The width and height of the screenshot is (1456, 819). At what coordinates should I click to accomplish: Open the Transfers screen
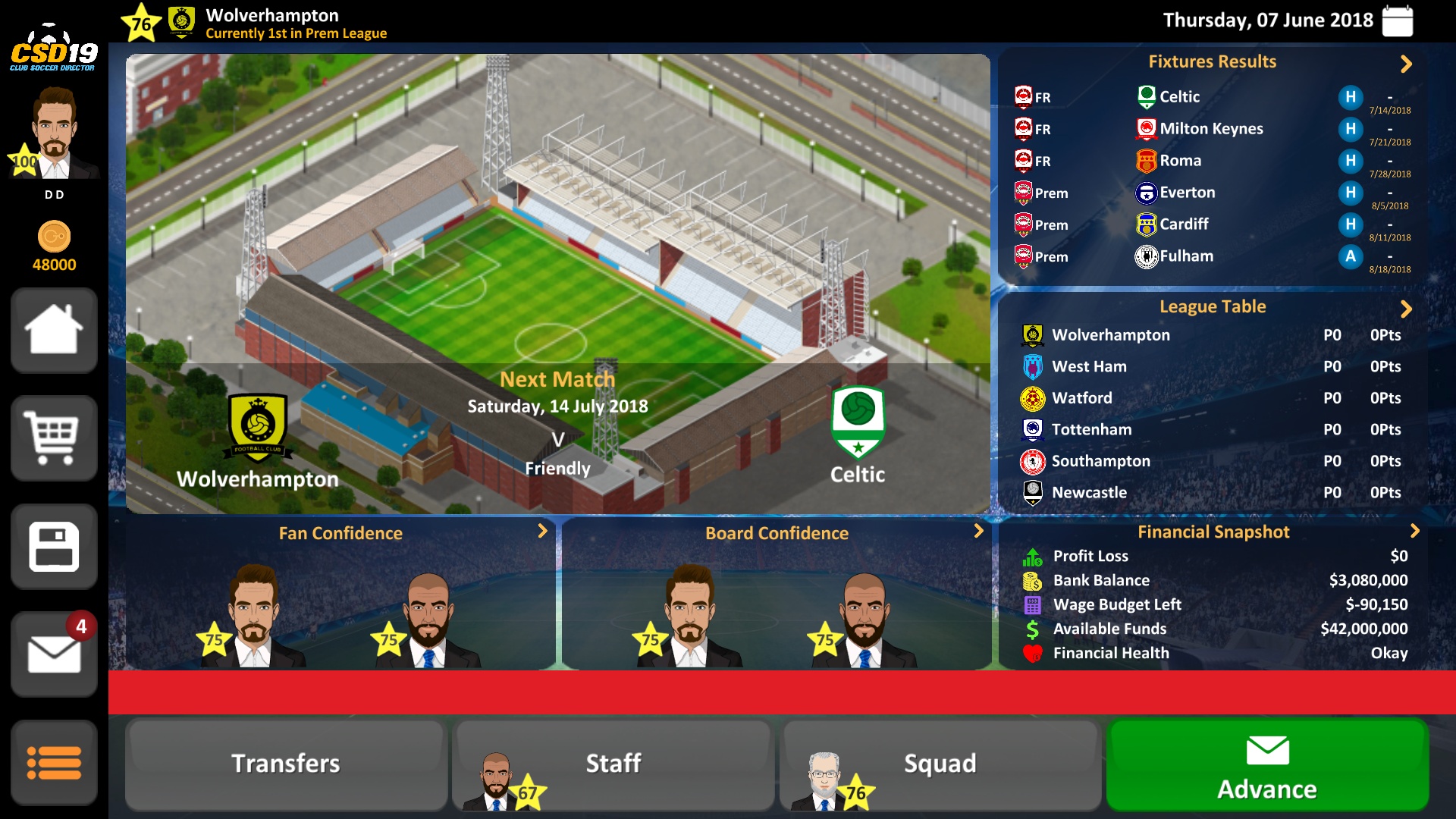[286, 764]
